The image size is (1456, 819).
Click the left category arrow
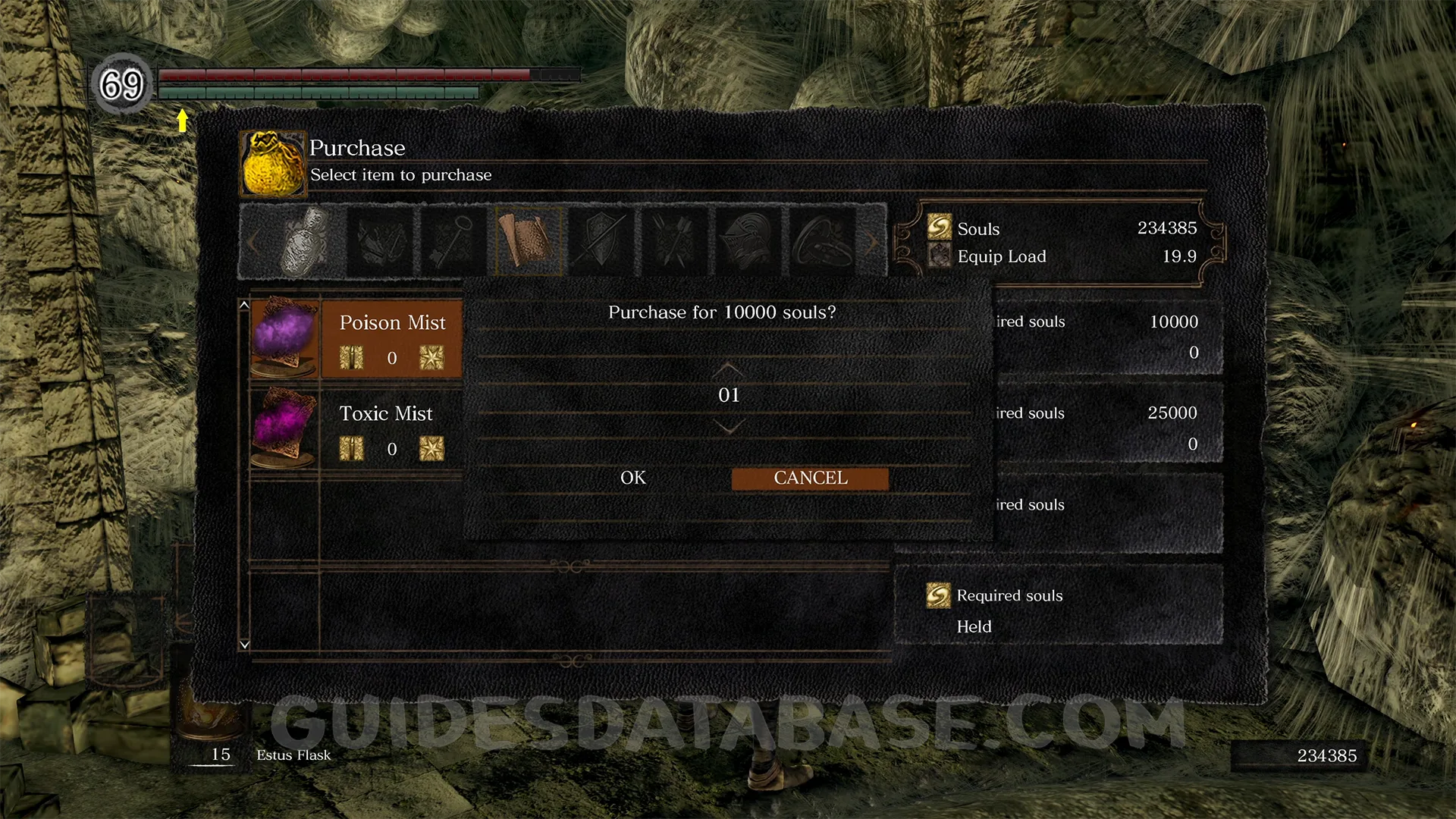click(253, 243)
